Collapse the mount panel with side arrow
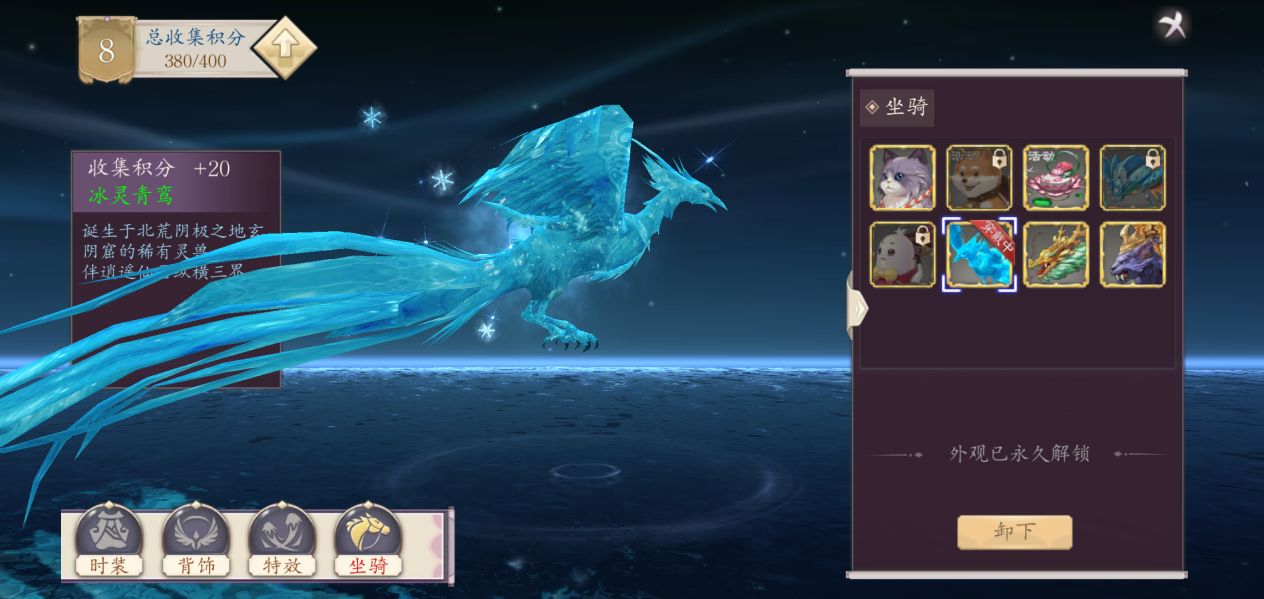This screenshot has width=1264, height=599. point(857,308)
